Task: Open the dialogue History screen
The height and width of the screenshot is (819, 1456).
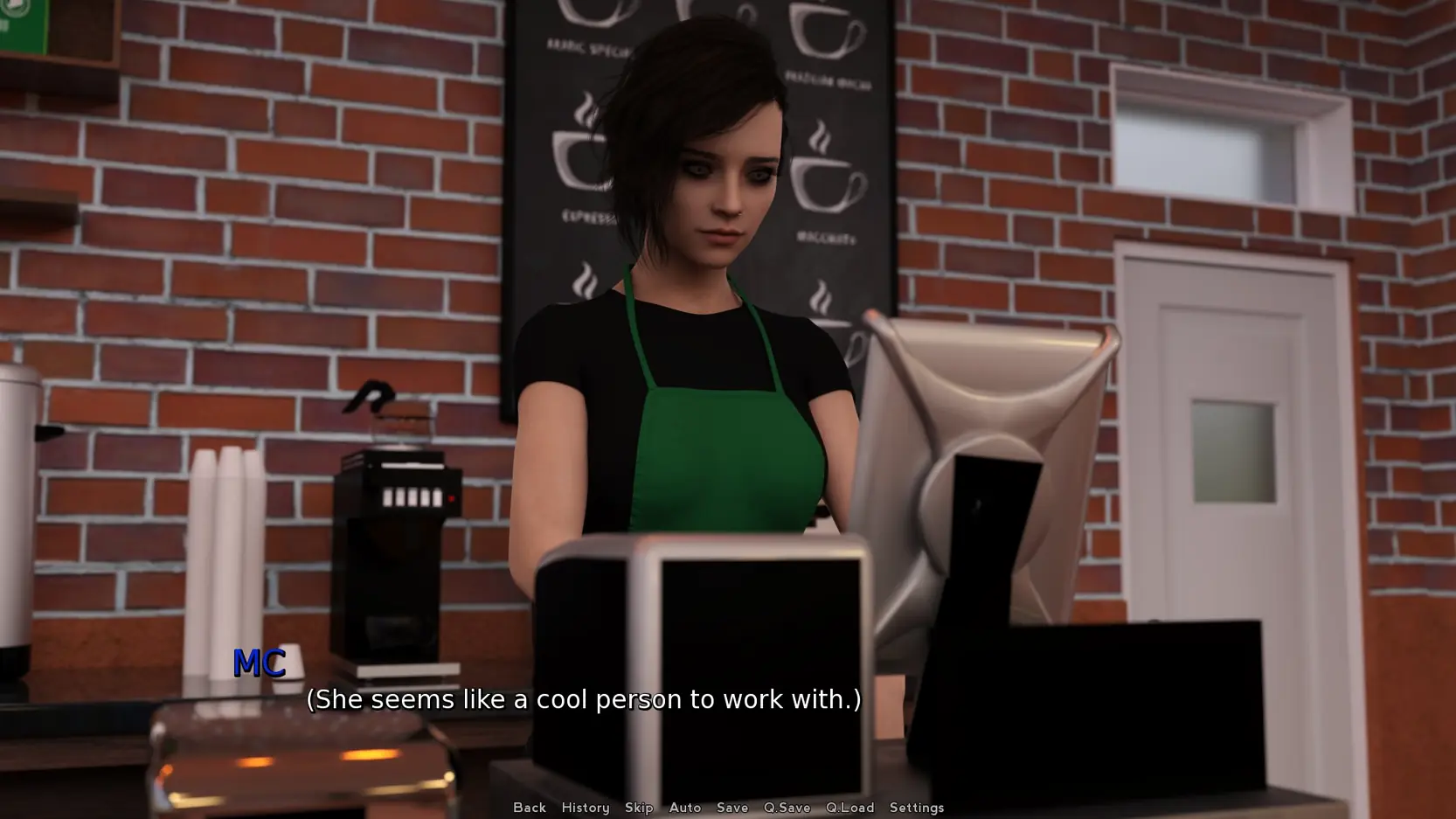Action: click(585, 808)
